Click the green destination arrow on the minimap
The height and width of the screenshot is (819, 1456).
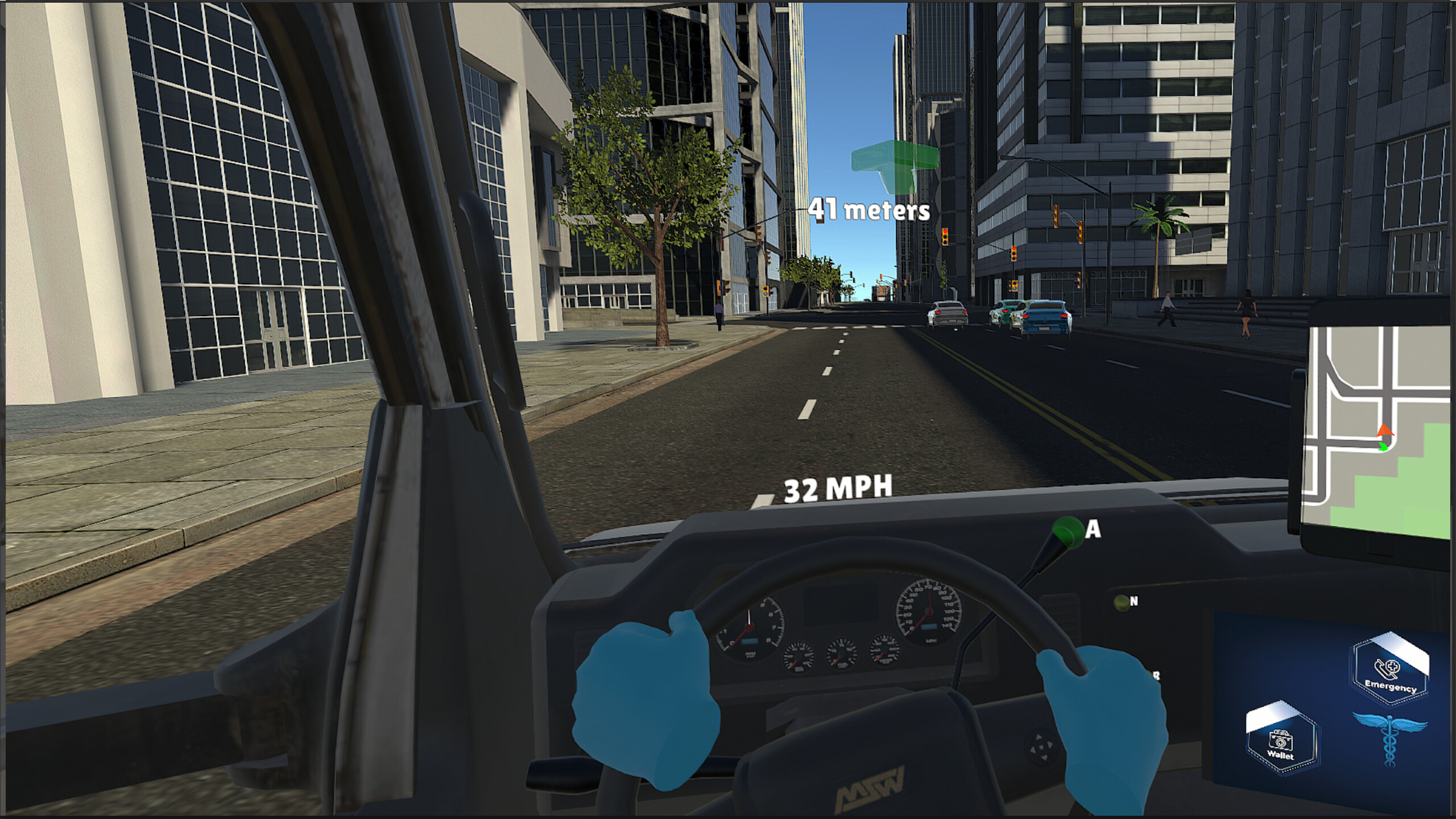[1383, 447]
